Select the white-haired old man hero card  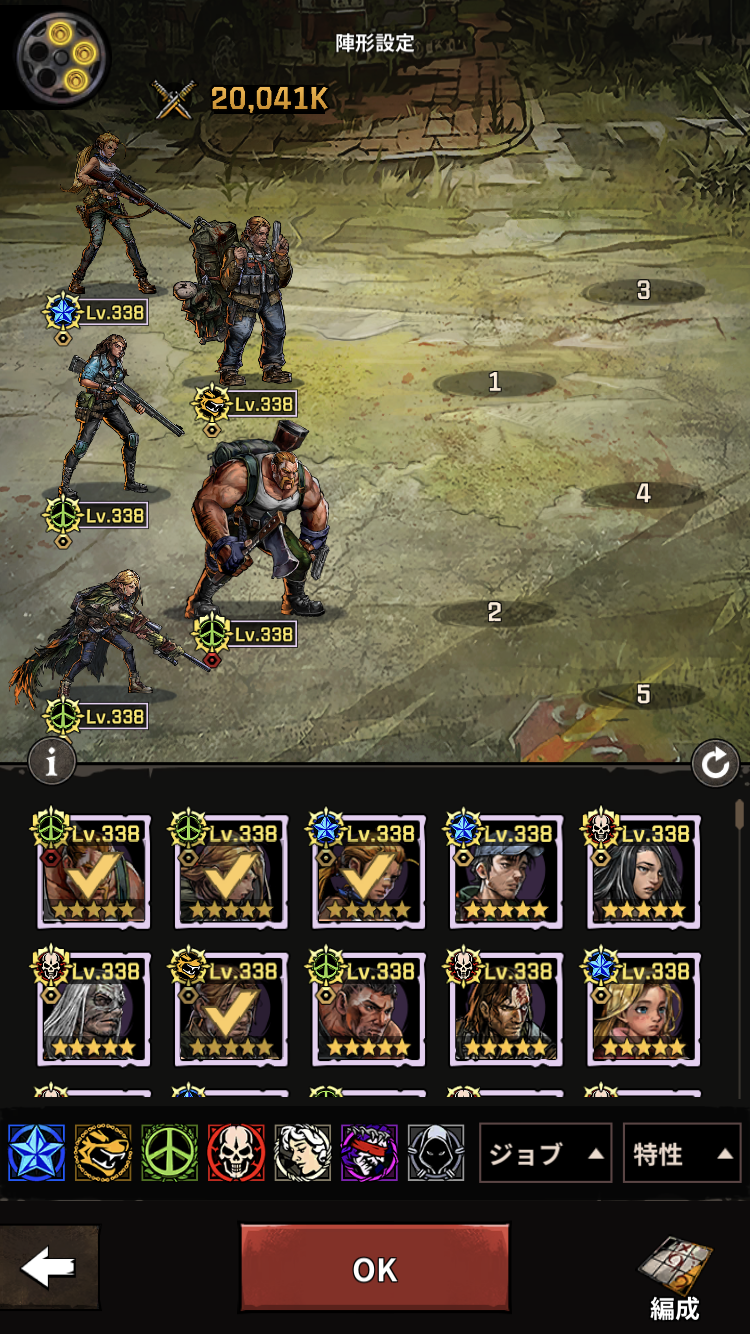click(93, 1008)
